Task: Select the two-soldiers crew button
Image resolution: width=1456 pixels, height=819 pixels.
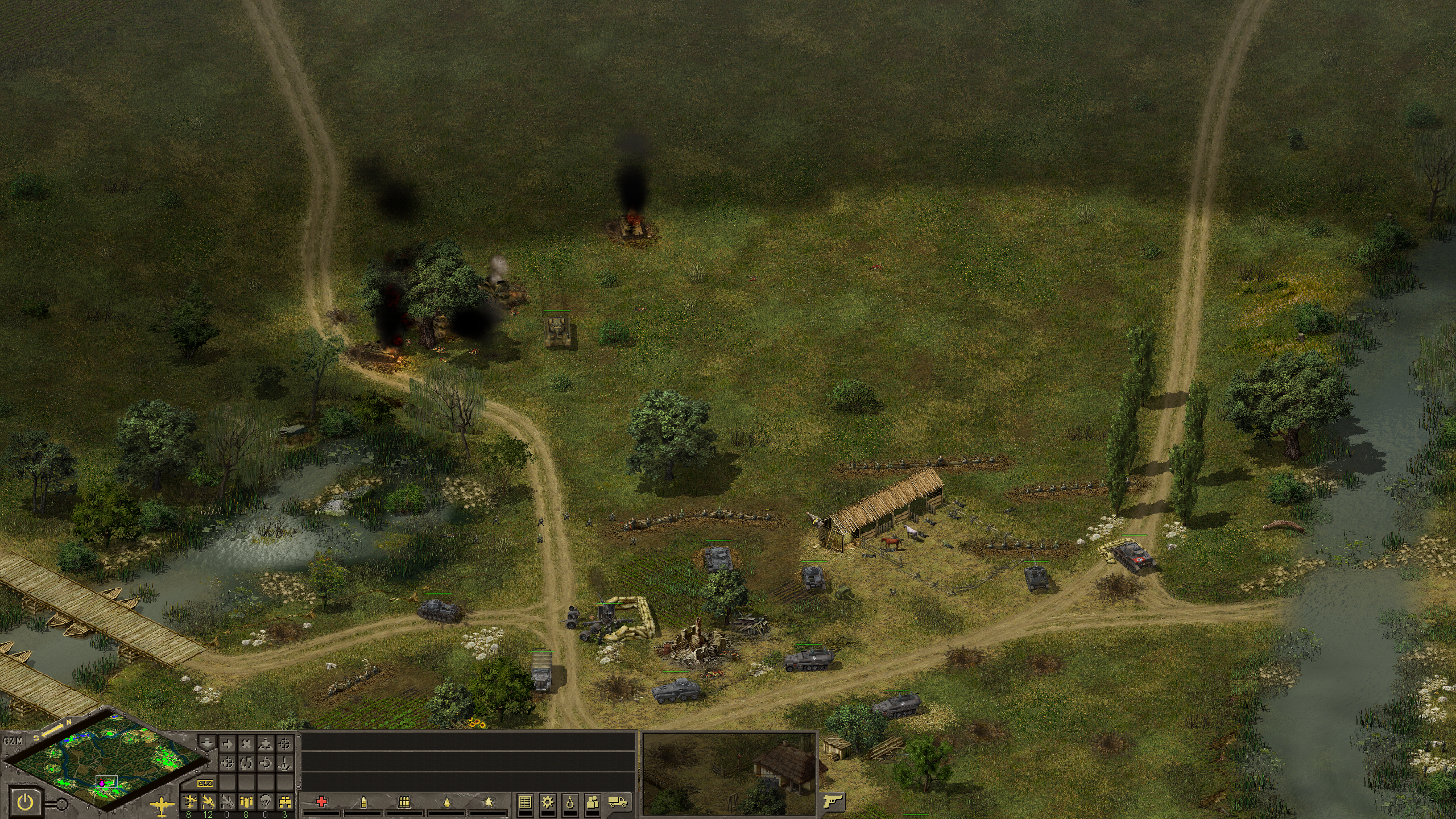Action: point(593,802)
